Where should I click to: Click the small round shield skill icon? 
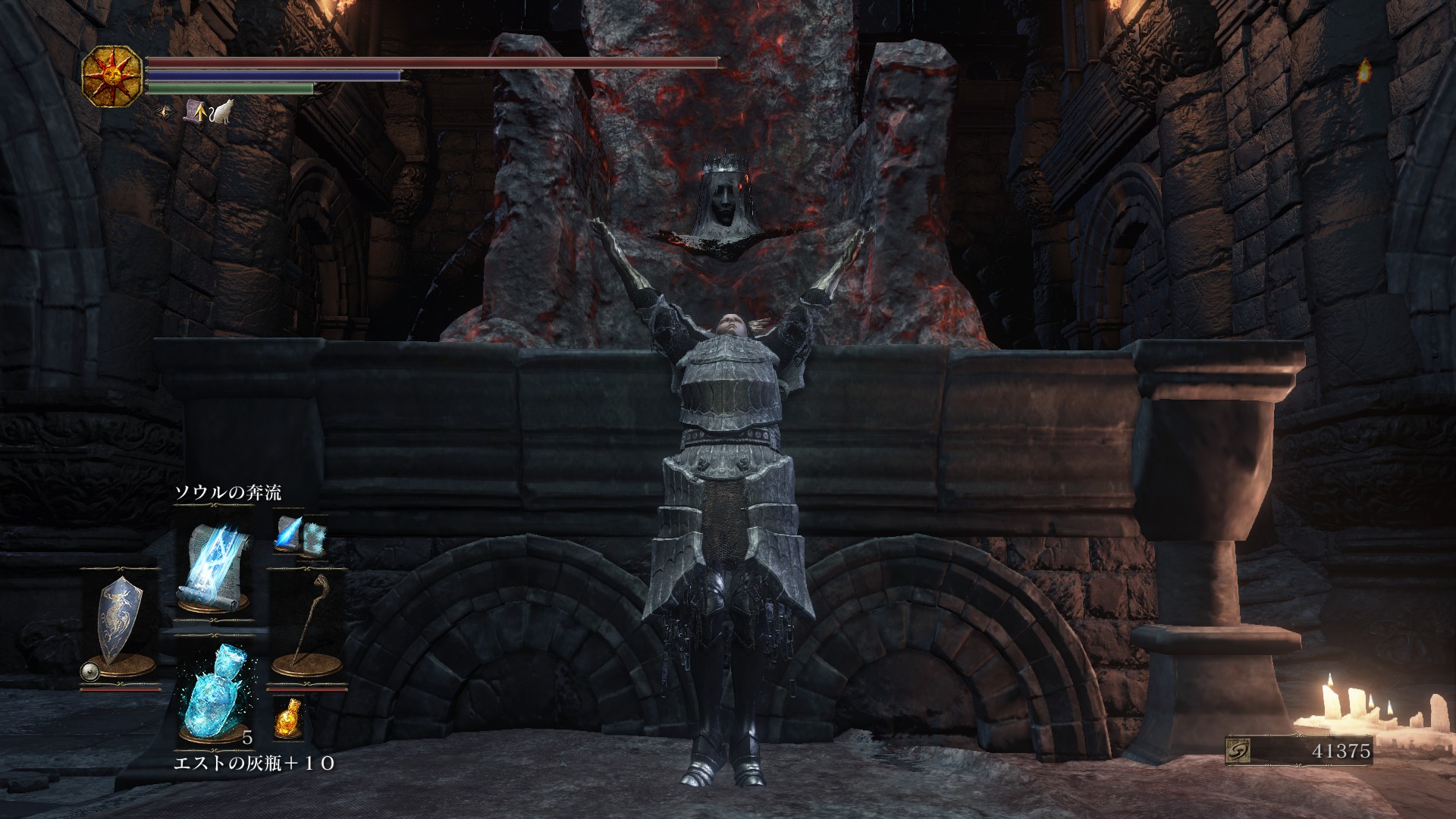tap(91, 670)
